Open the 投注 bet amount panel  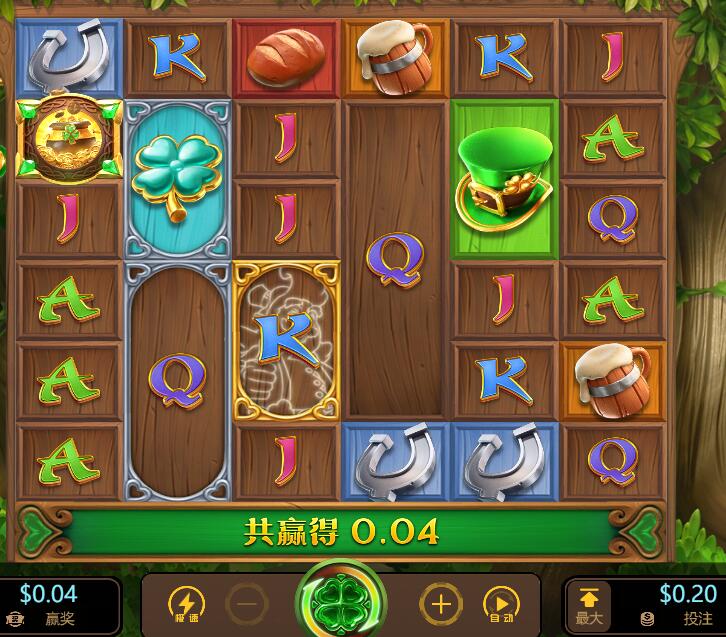tap(680, 606)
